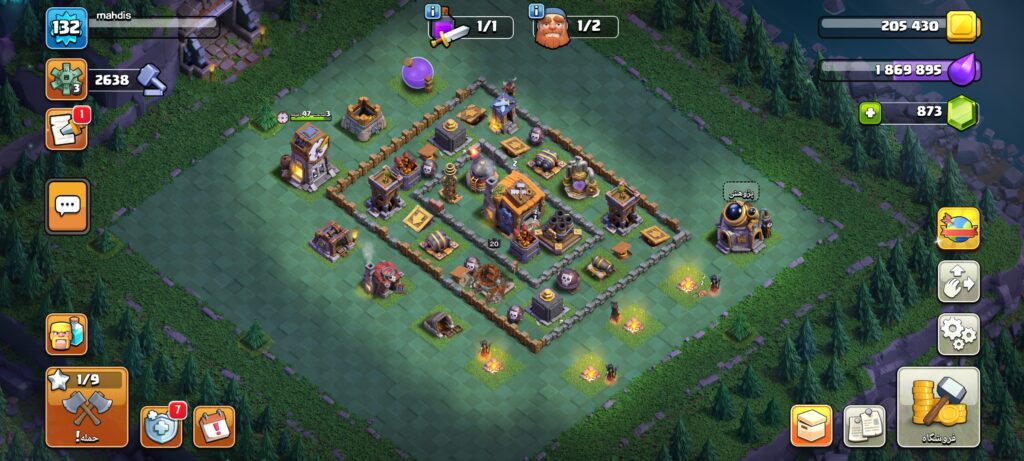Open the blonde character portrait button
The height and width of the screenshot is (461, 1024).
(66, 334)
